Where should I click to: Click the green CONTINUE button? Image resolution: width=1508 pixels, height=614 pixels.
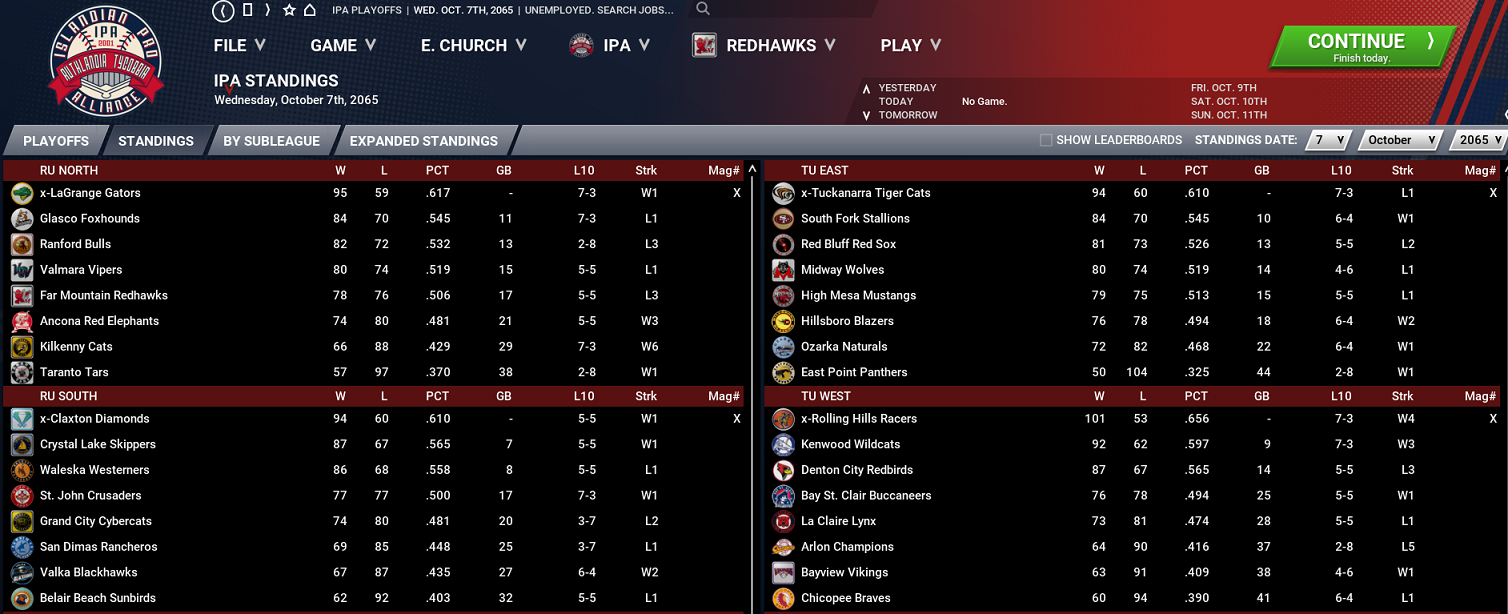[1356, 46]
